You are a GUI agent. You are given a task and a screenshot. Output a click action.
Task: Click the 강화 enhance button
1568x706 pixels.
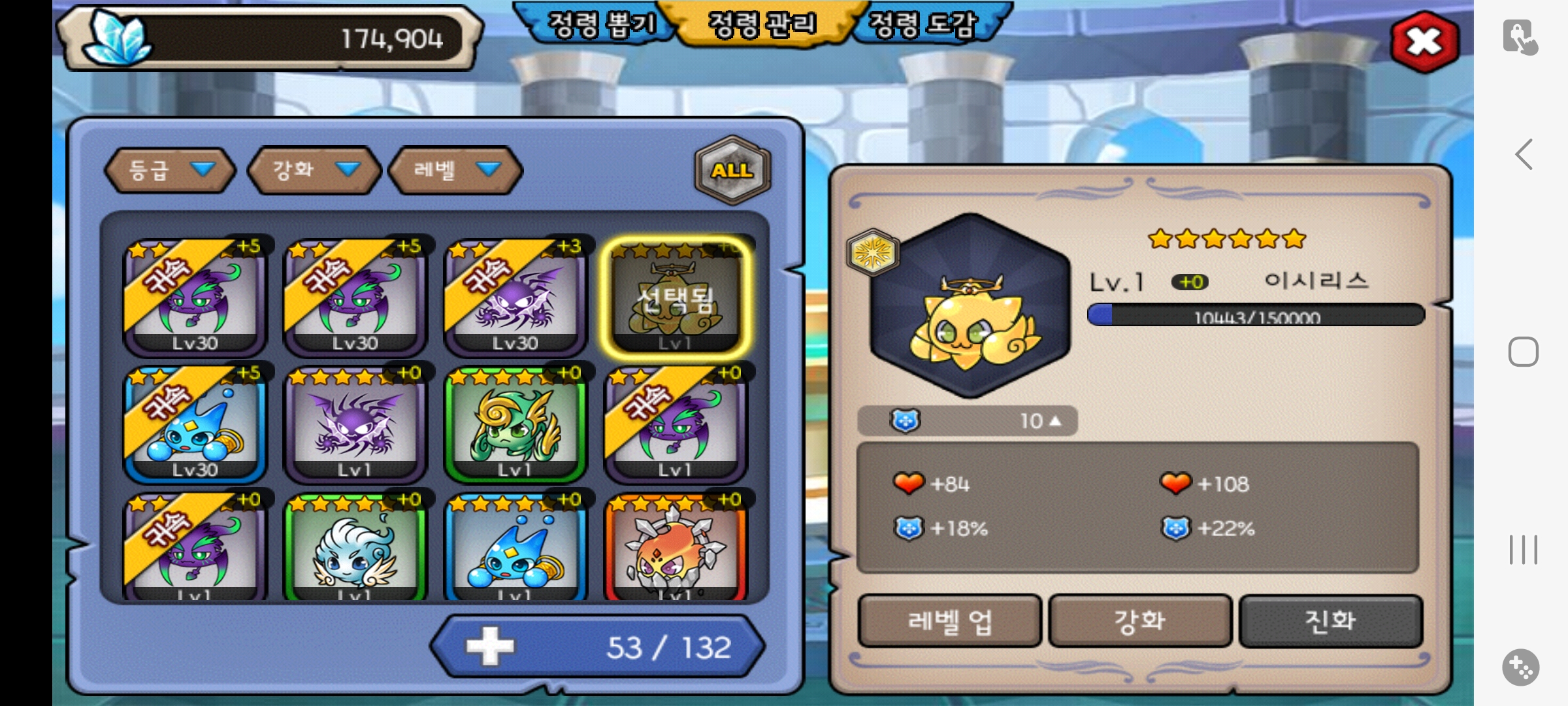point(1140,620)
